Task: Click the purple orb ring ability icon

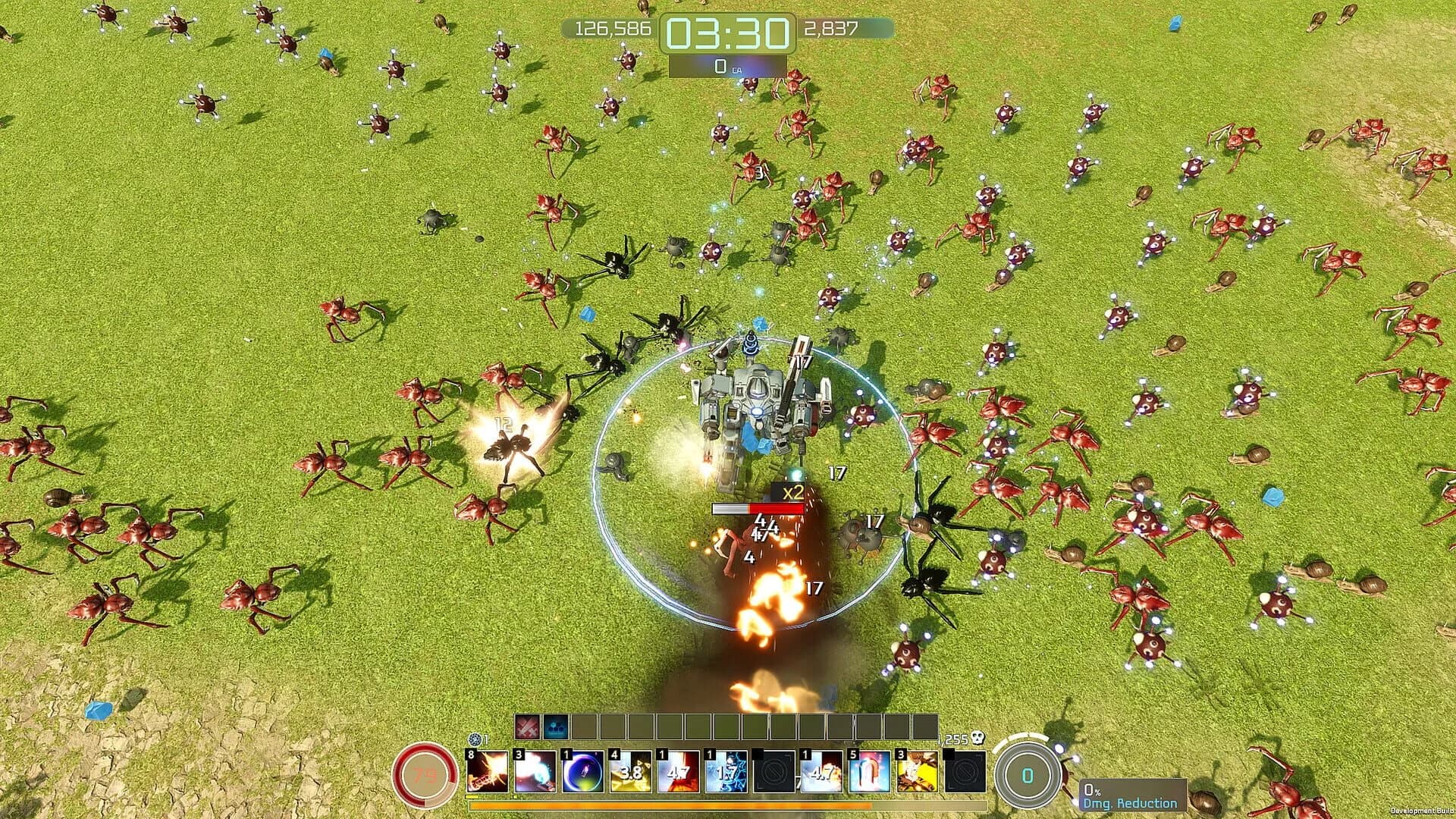Action: (x=583, y=772)
